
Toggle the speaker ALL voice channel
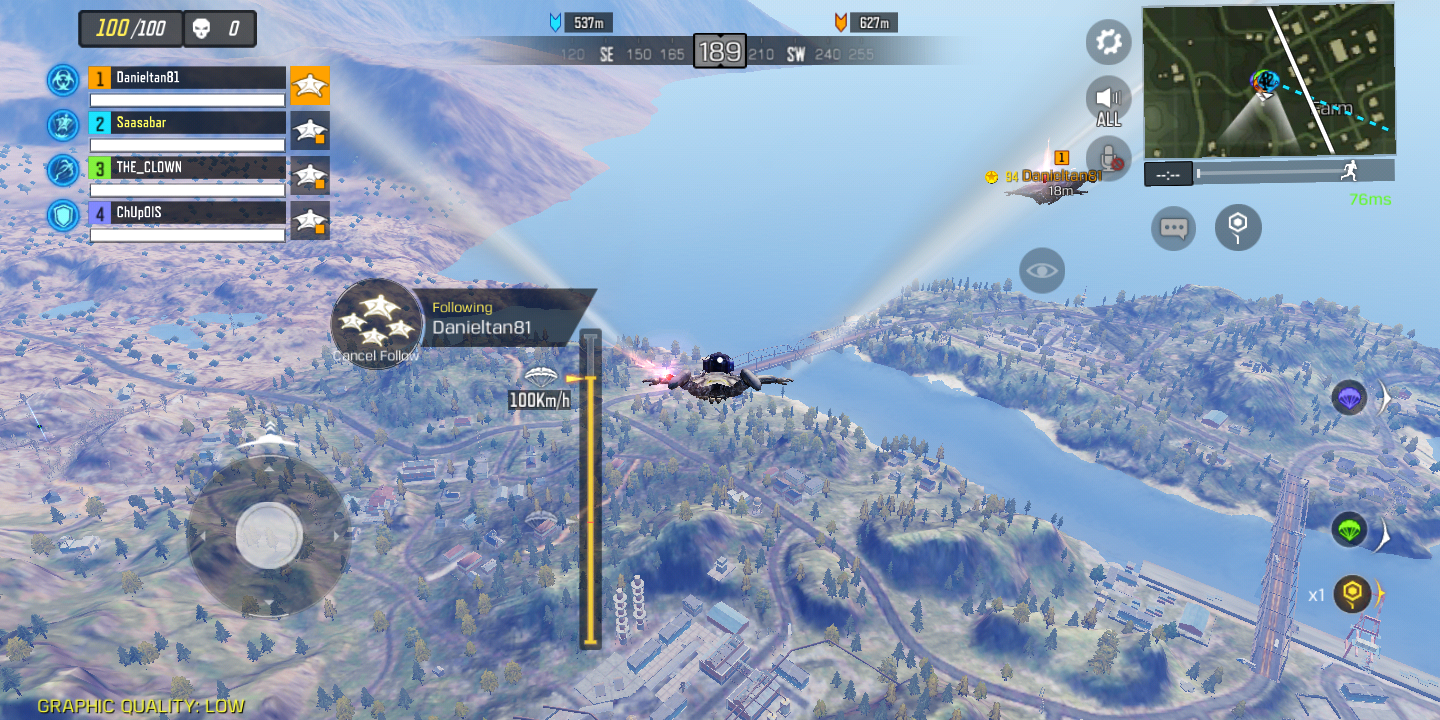click(1108, 101)
